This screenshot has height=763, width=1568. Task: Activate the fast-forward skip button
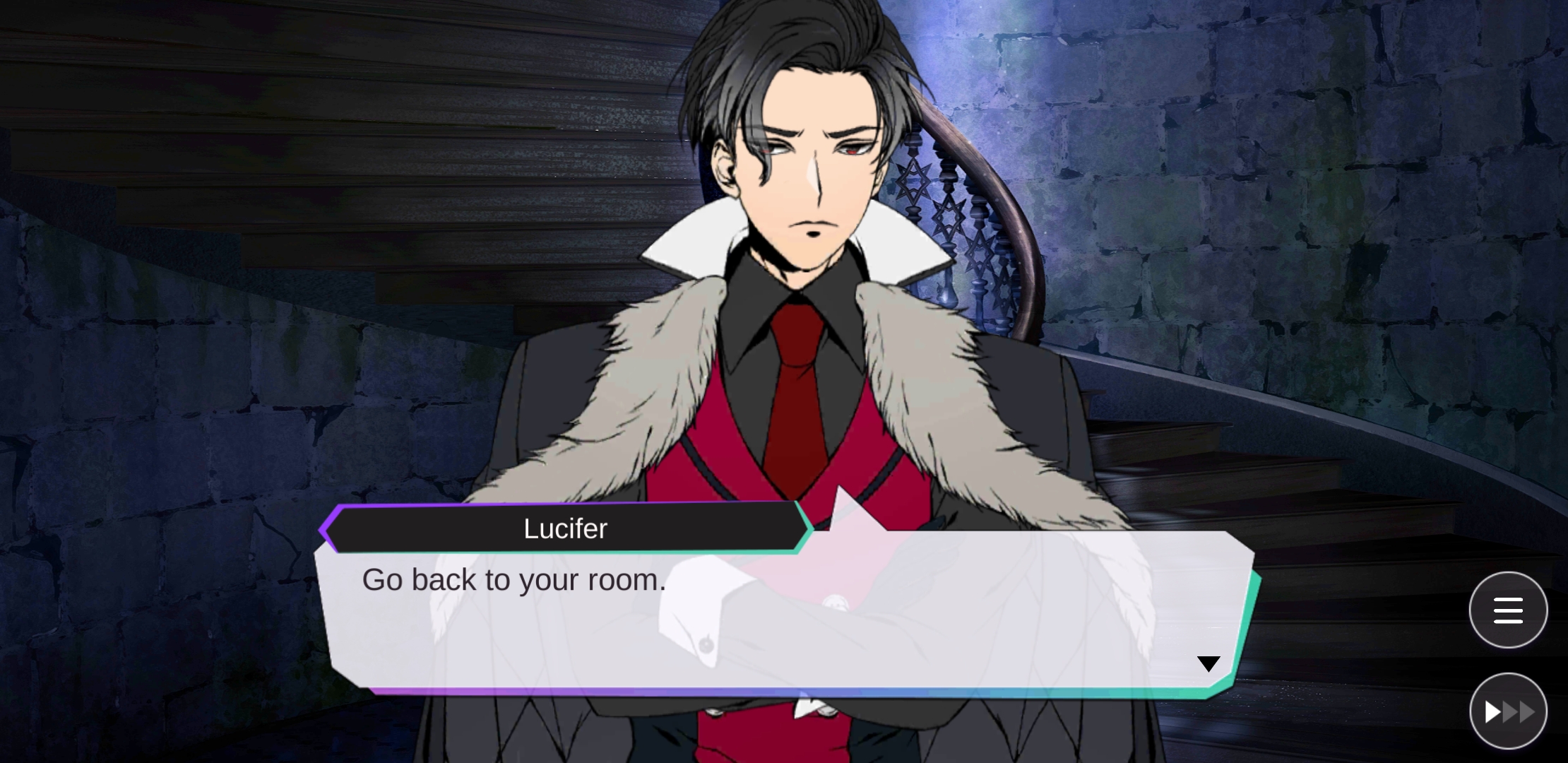[1508, 711]
